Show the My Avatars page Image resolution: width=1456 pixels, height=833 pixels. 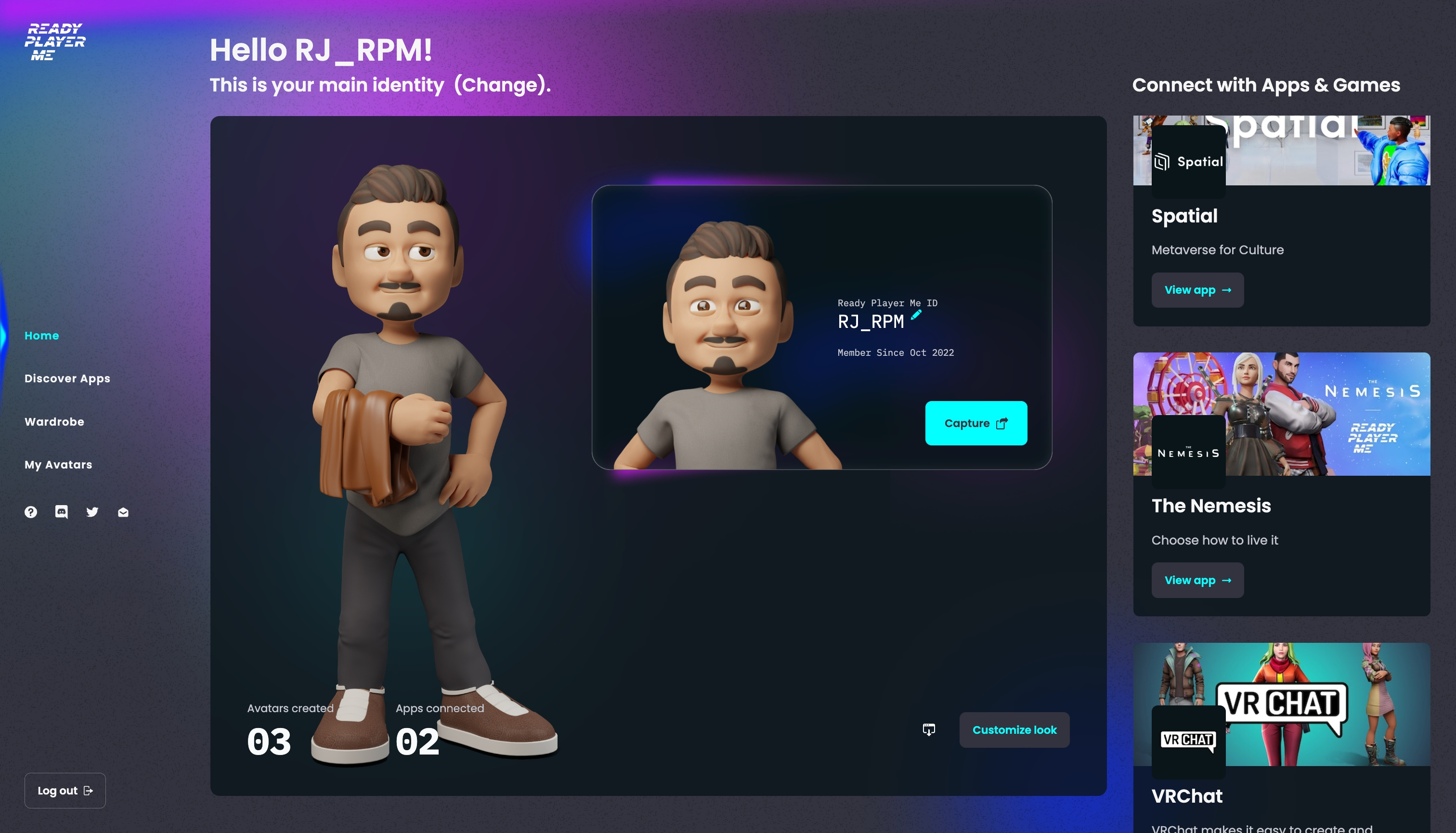pyautogui.click(x=58, y=465)
